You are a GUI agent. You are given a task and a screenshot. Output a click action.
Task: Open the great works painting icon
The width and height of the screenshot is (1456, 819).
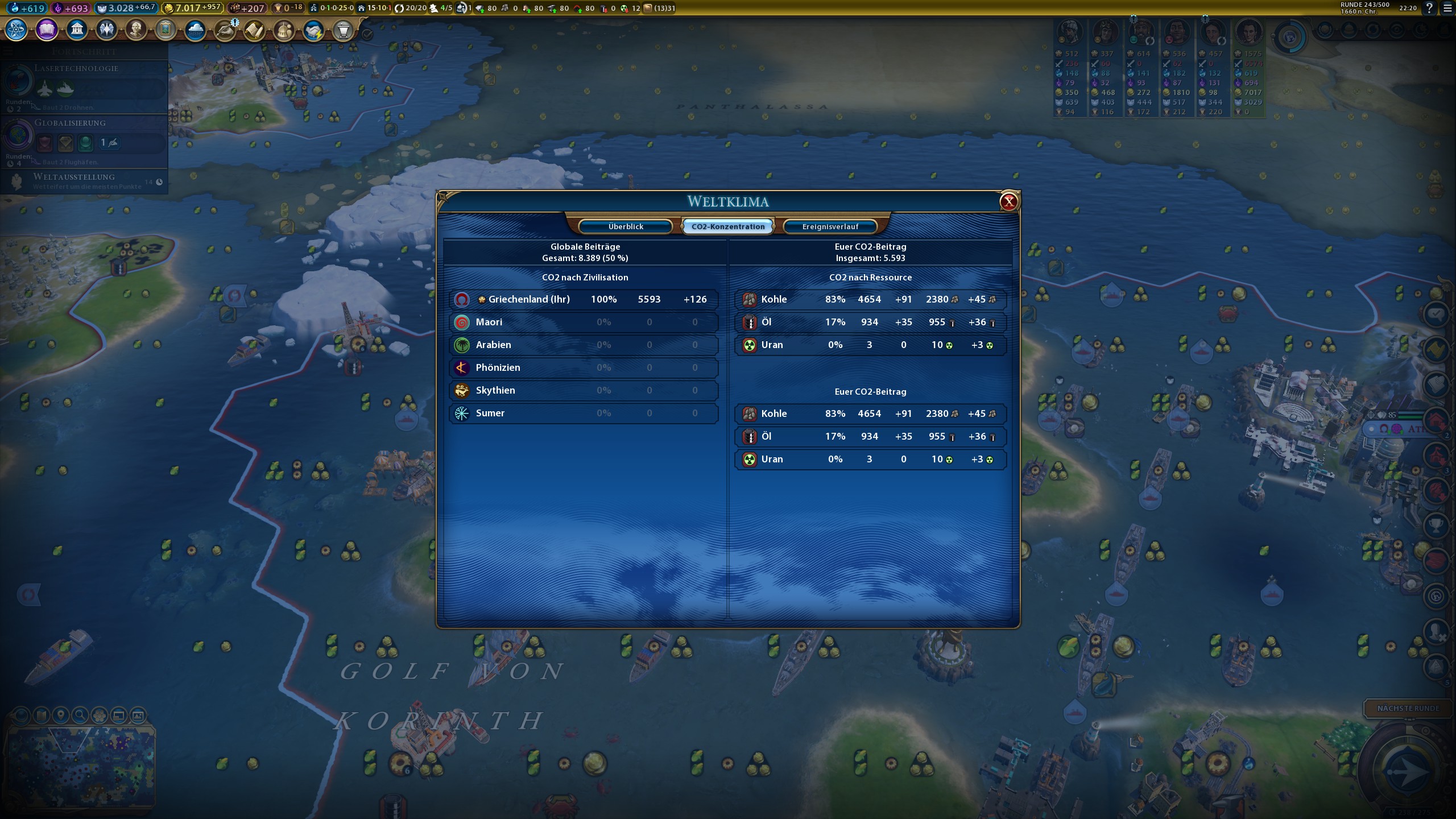click(166, 29)
